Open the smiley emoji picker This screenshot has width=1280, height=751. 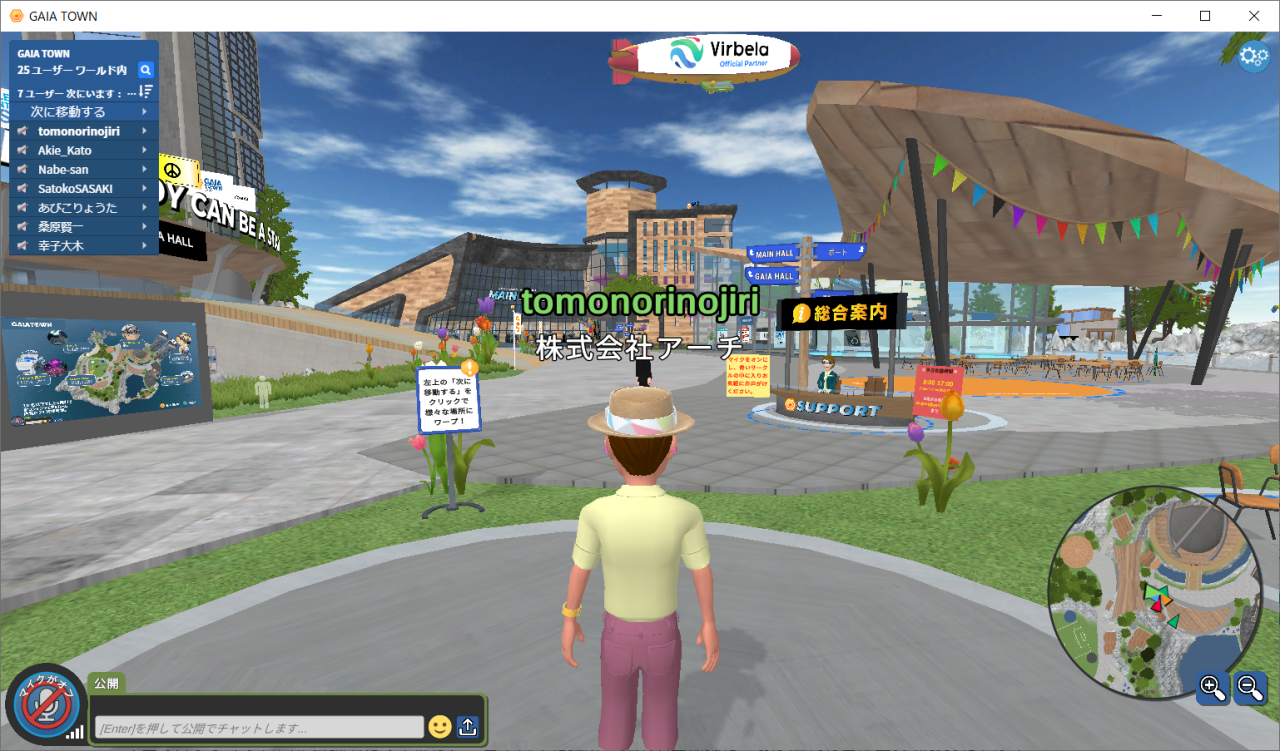[x=440, y=727]
